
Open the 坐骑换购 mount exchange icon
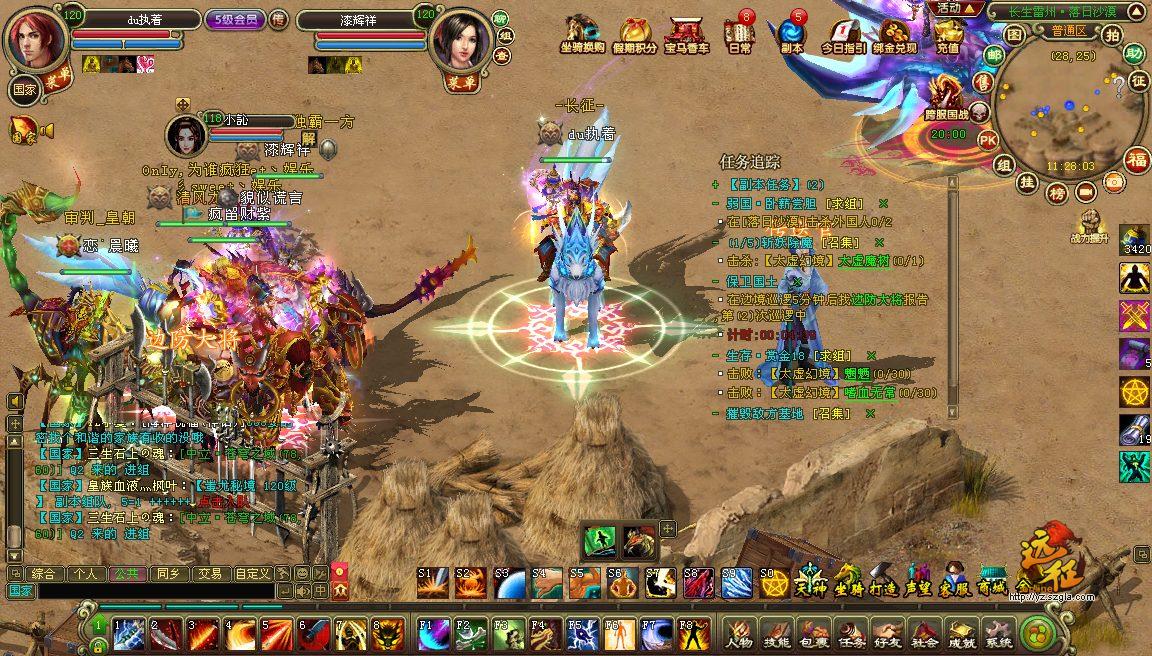(582, 35)
